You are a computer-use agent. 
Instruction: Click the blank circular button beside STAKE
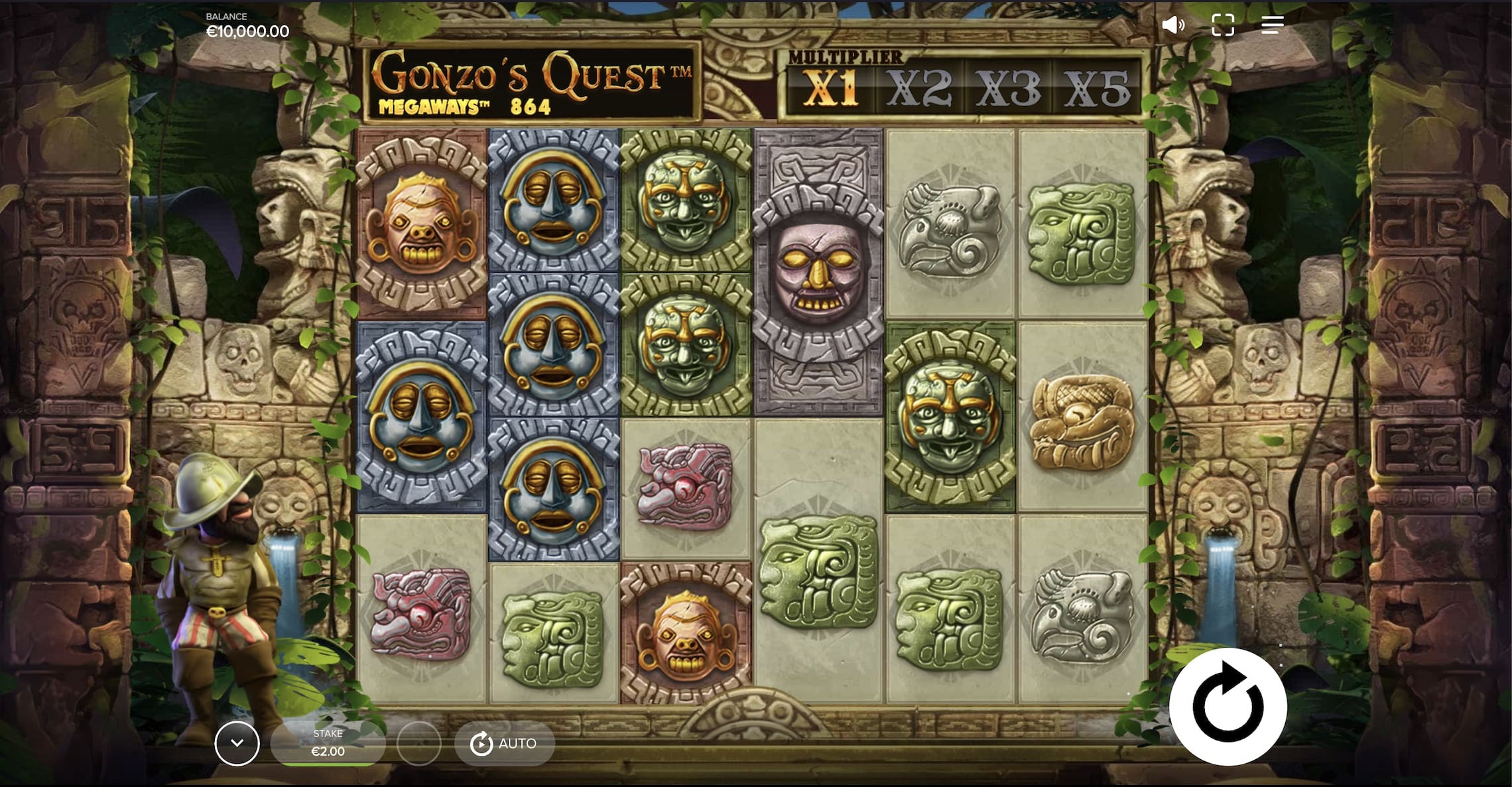click(420, 743)
